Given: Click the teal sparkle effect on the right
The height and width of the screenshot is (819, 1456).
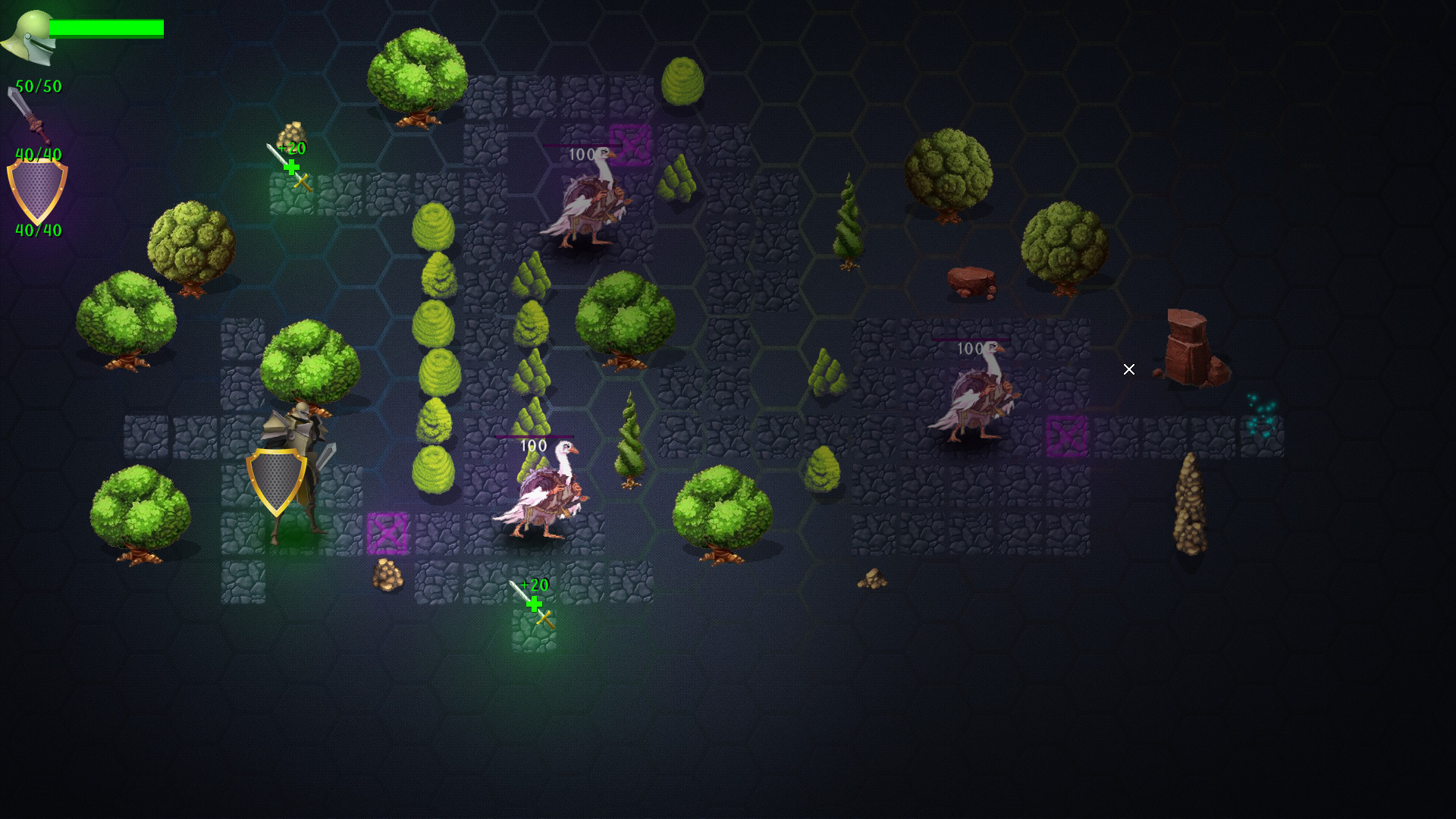Looking at the screenshot, I should [1260, 416].
